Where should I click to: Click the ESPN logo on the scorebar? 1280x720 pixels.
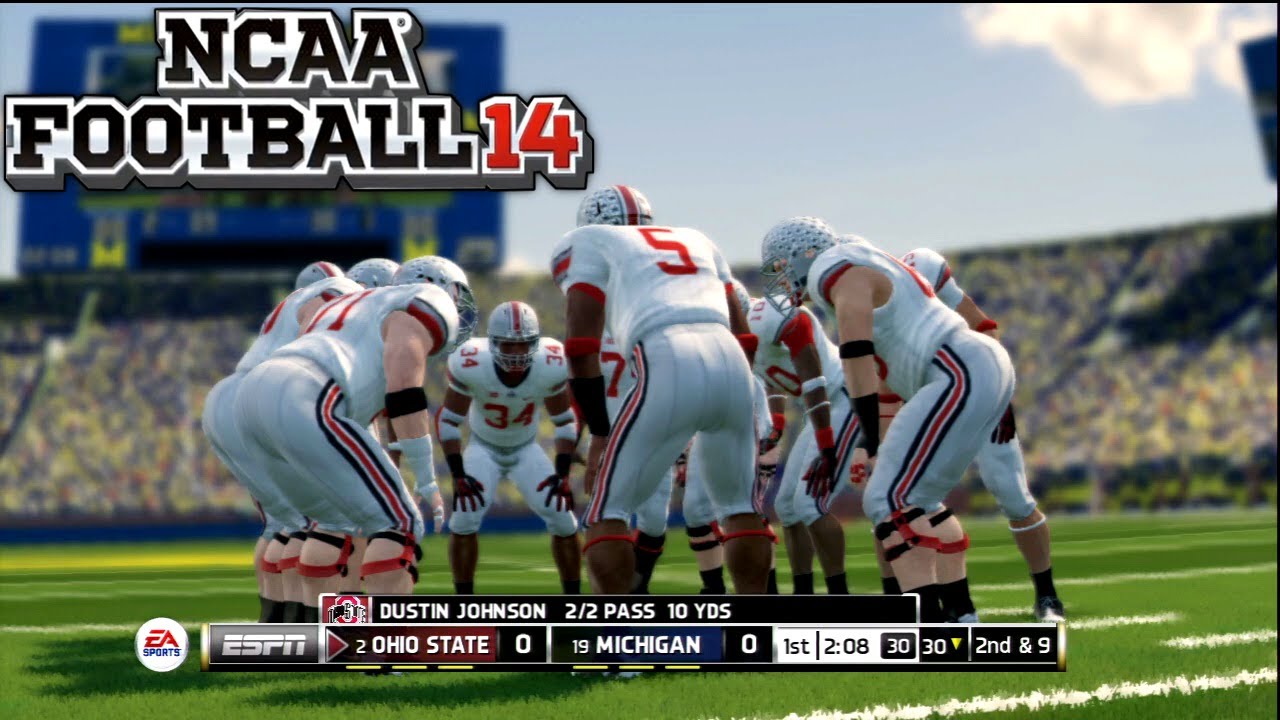[x=264, y=646]
